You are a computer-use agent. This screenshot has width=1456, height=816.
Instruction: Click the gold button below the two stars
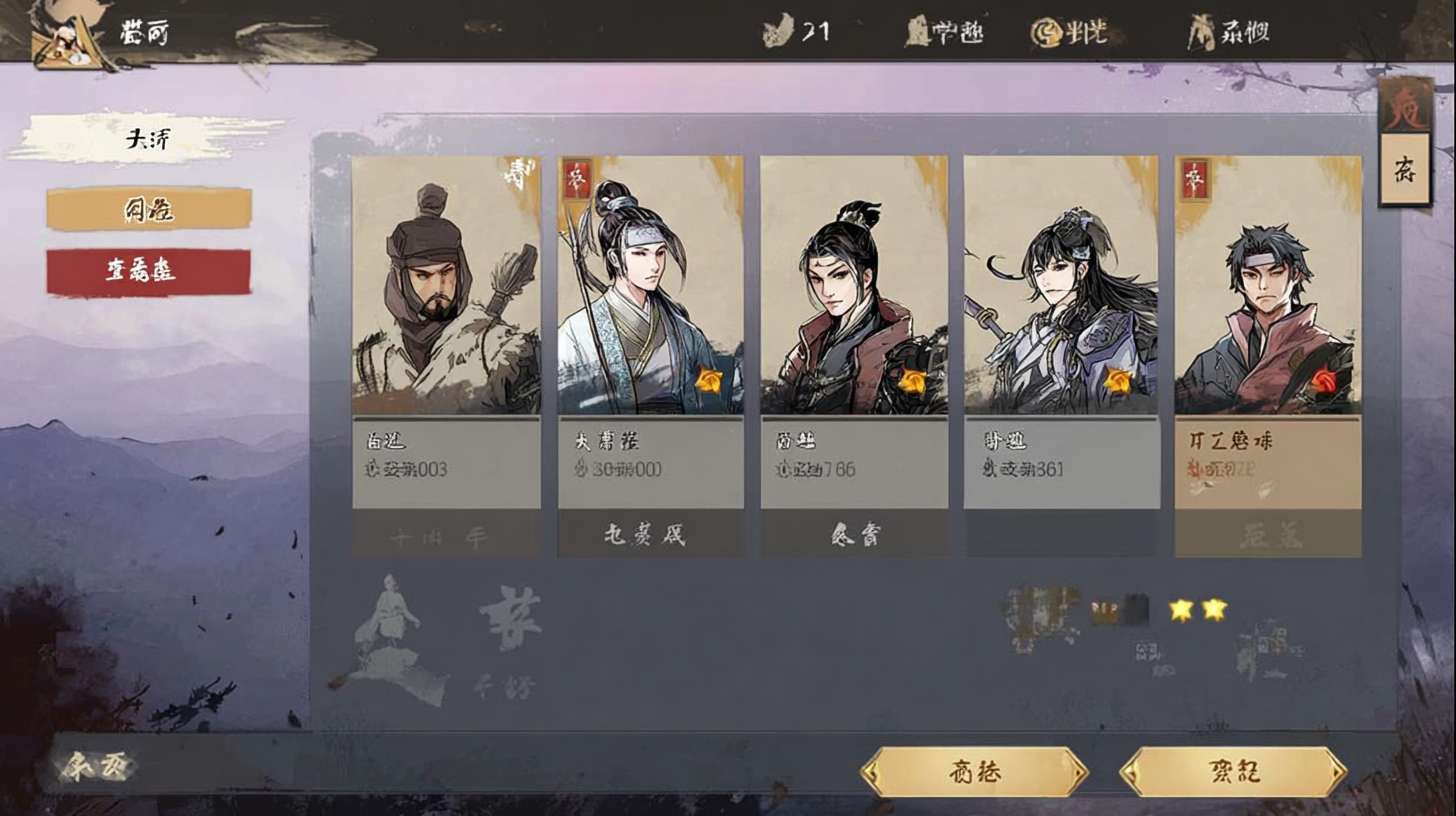click(1233, 772)
